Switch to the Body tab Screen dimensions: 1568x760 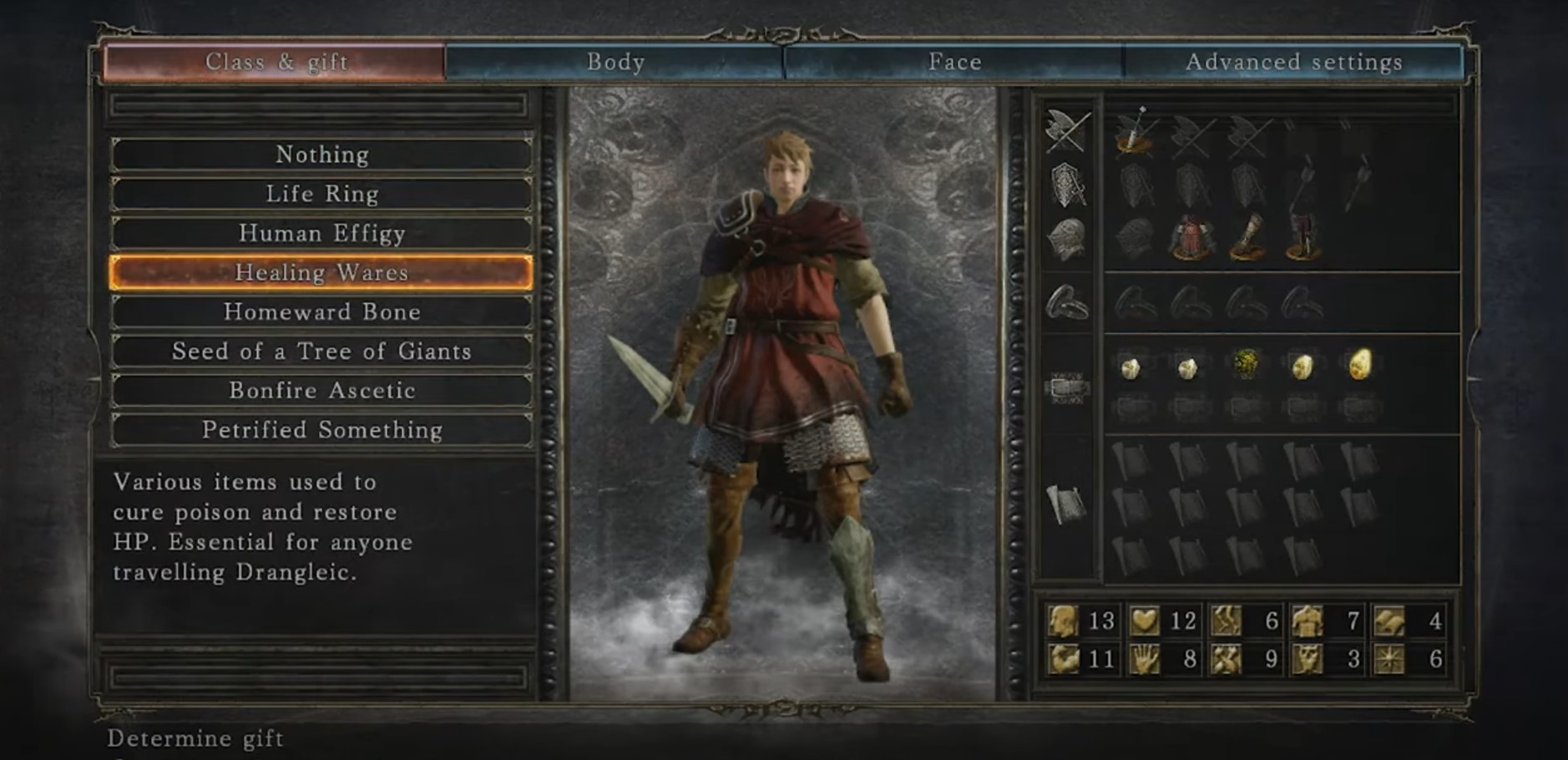point(615,62)
